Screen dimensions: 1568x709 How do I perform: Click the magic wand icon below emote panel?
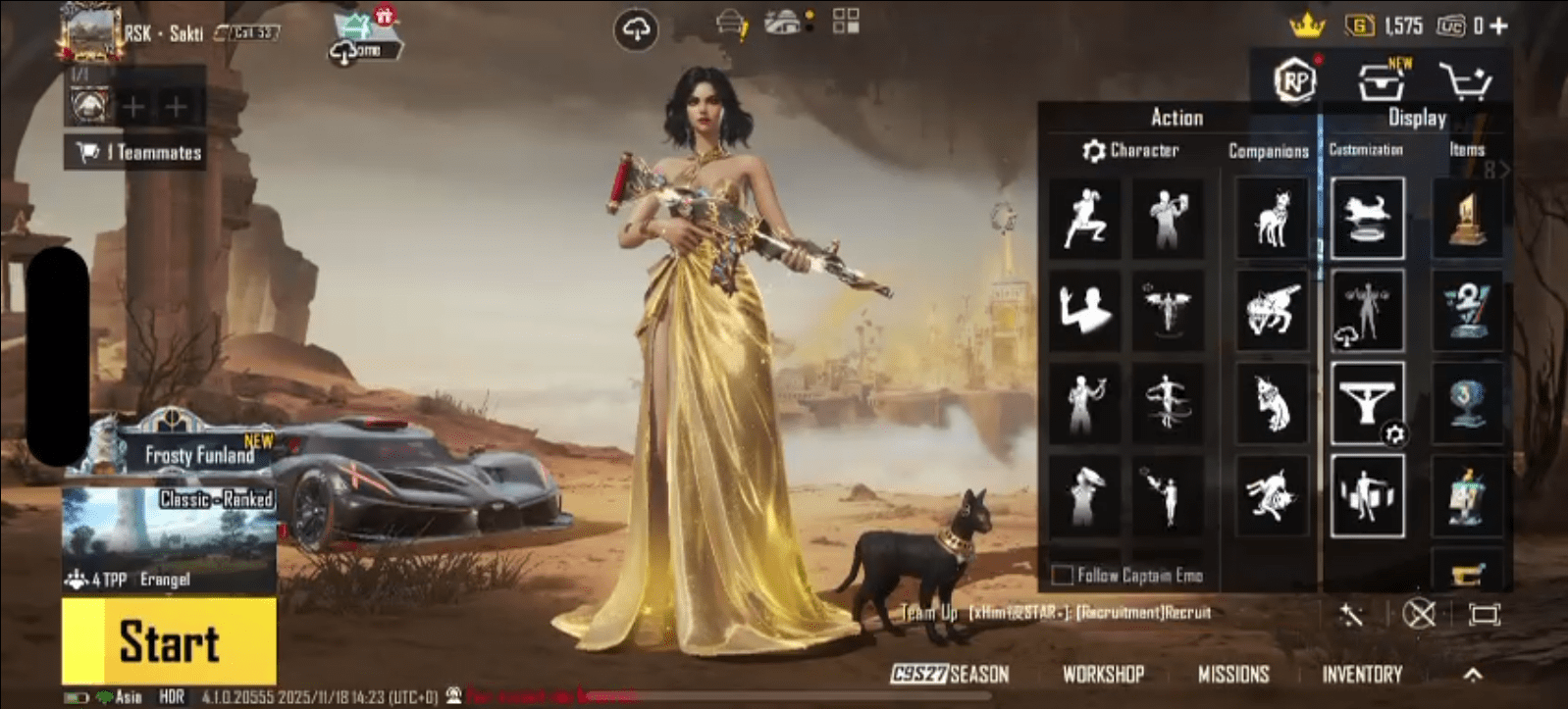(1352, 616)
